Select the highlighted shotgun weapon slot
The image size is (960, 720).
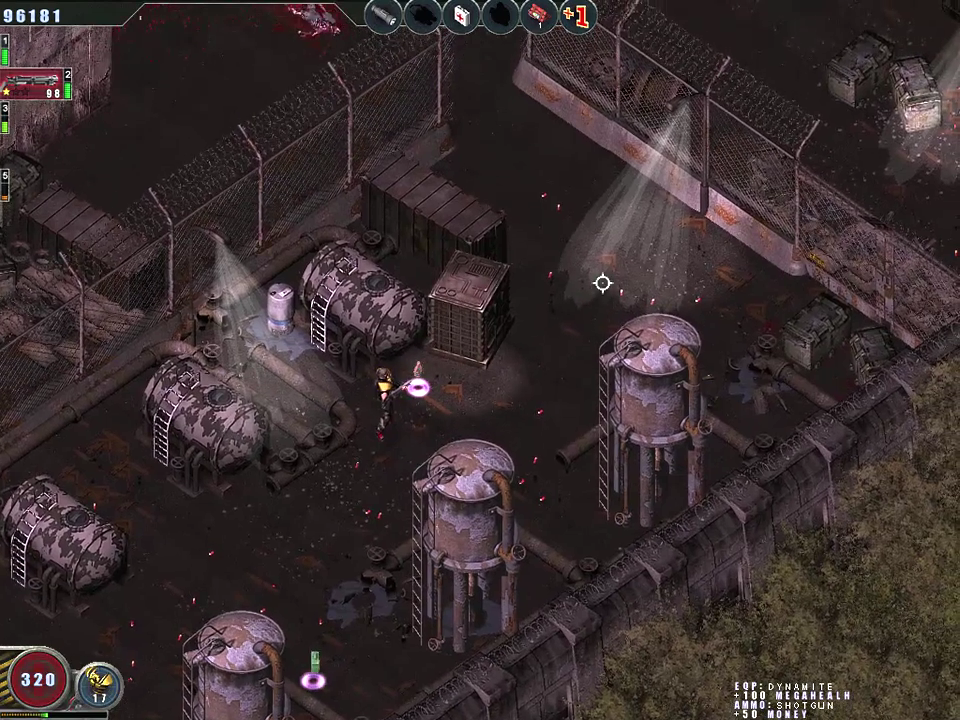(34, 85)
